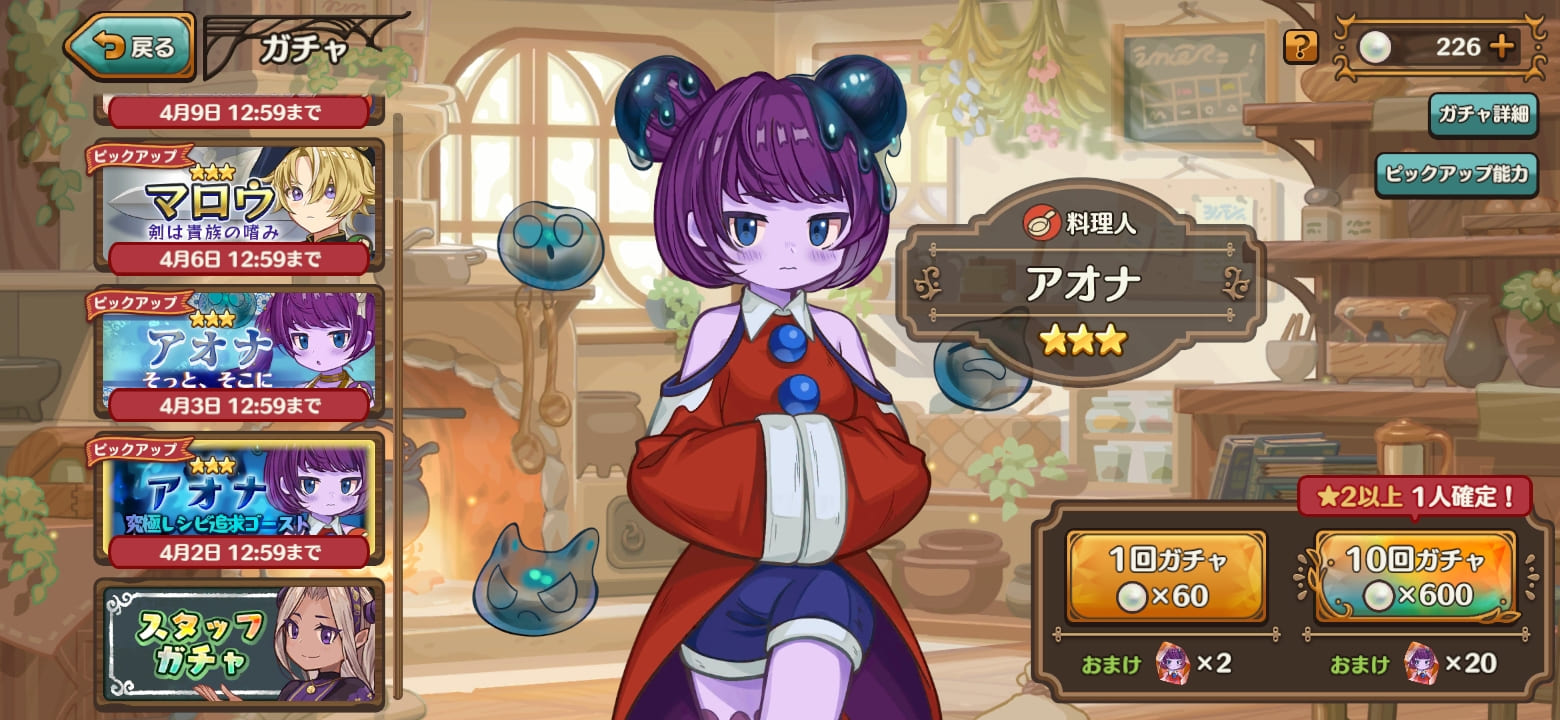
Task: Tap the 料理人 cooking pot emblem on the nameplate
Action: click(x=1043, y=222)
